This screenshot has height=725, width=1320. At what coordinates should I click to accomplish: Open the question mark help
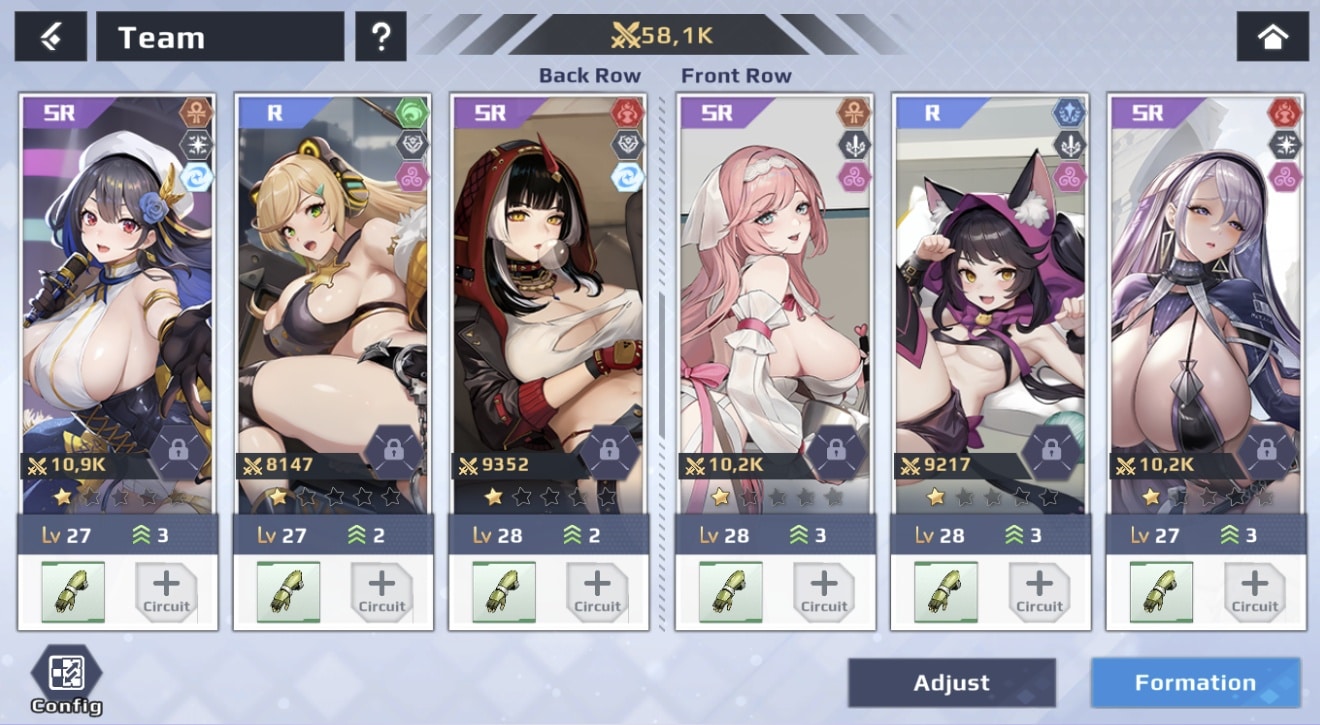click(380, 37)
